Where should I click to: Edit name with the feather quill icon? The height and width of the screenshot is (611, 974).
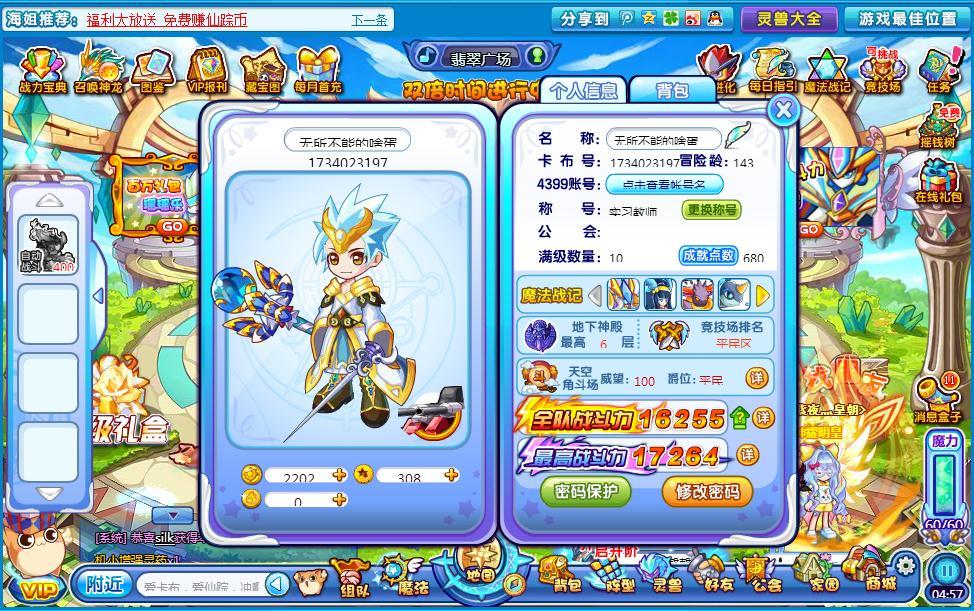[x=738, y=136]
